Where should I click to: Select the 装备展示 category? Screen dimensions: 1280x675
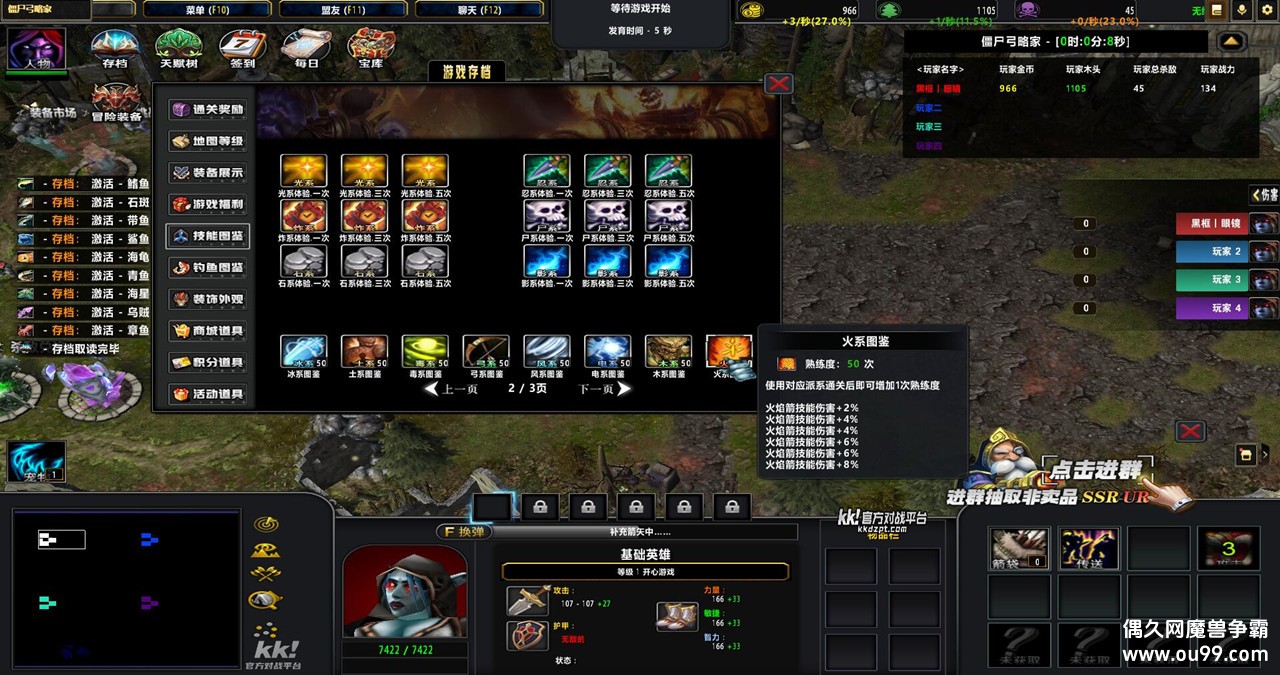click(208, 172)
